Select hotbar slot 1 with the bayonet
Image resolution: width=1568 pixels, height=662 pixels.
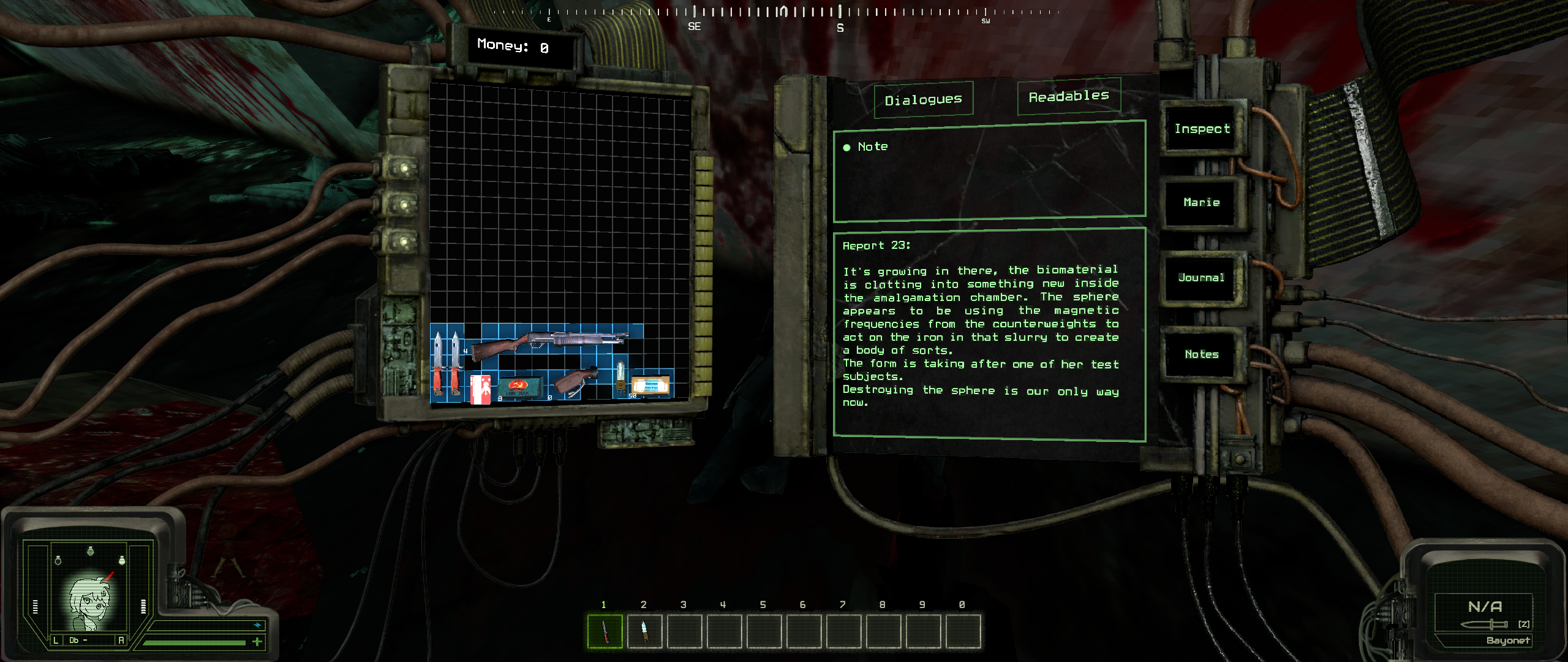click(605, 631)
